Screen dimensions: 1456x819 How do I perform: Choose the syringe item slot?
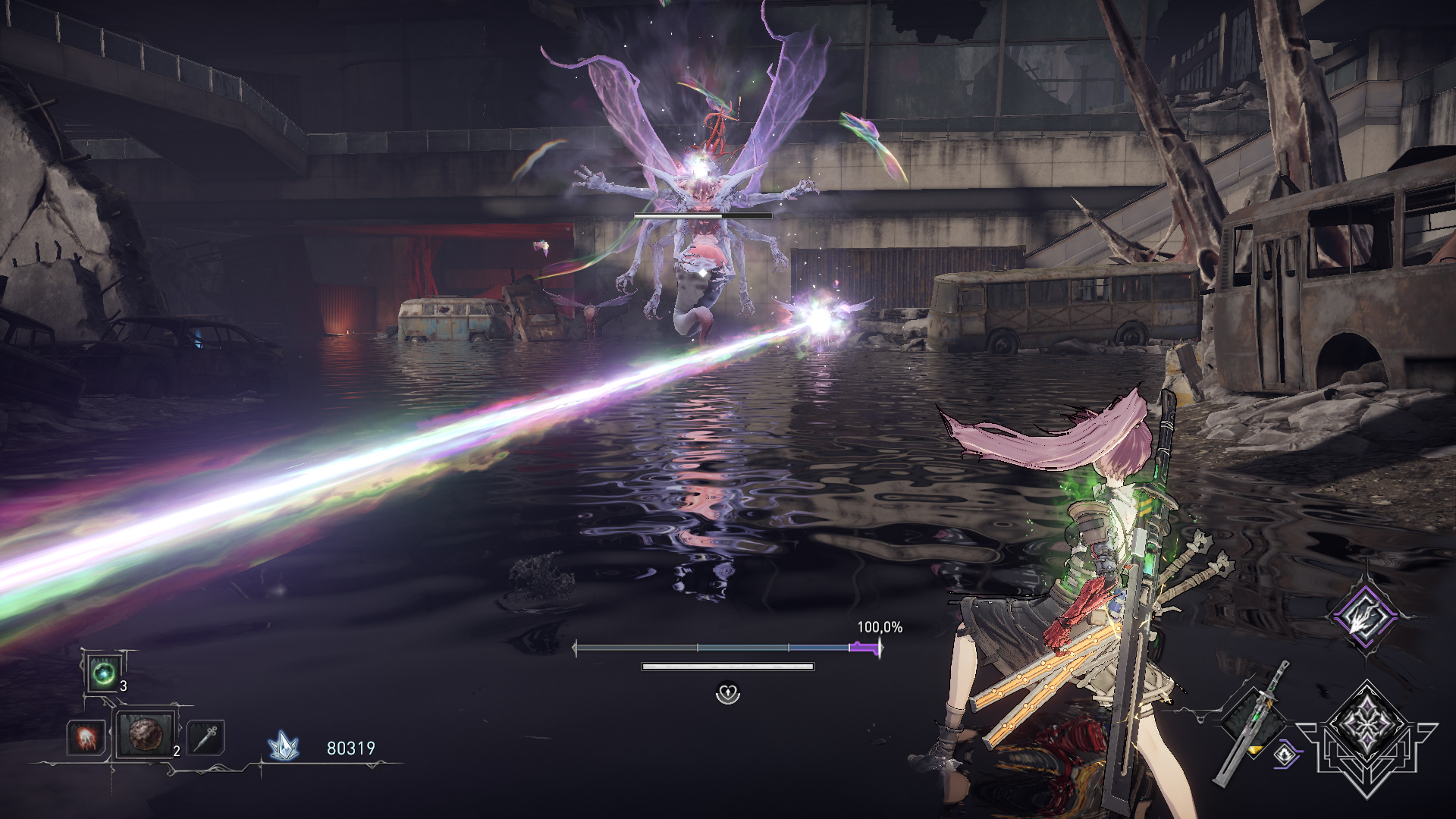tap(206, 737)
